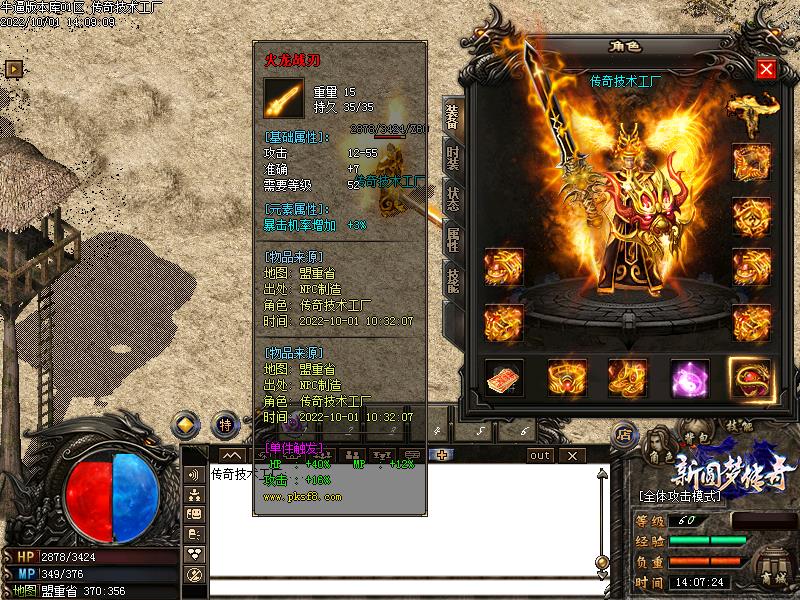The image size is (800, 600).
Task: Select the 装备 equipment tab
Action: (452, 117)
